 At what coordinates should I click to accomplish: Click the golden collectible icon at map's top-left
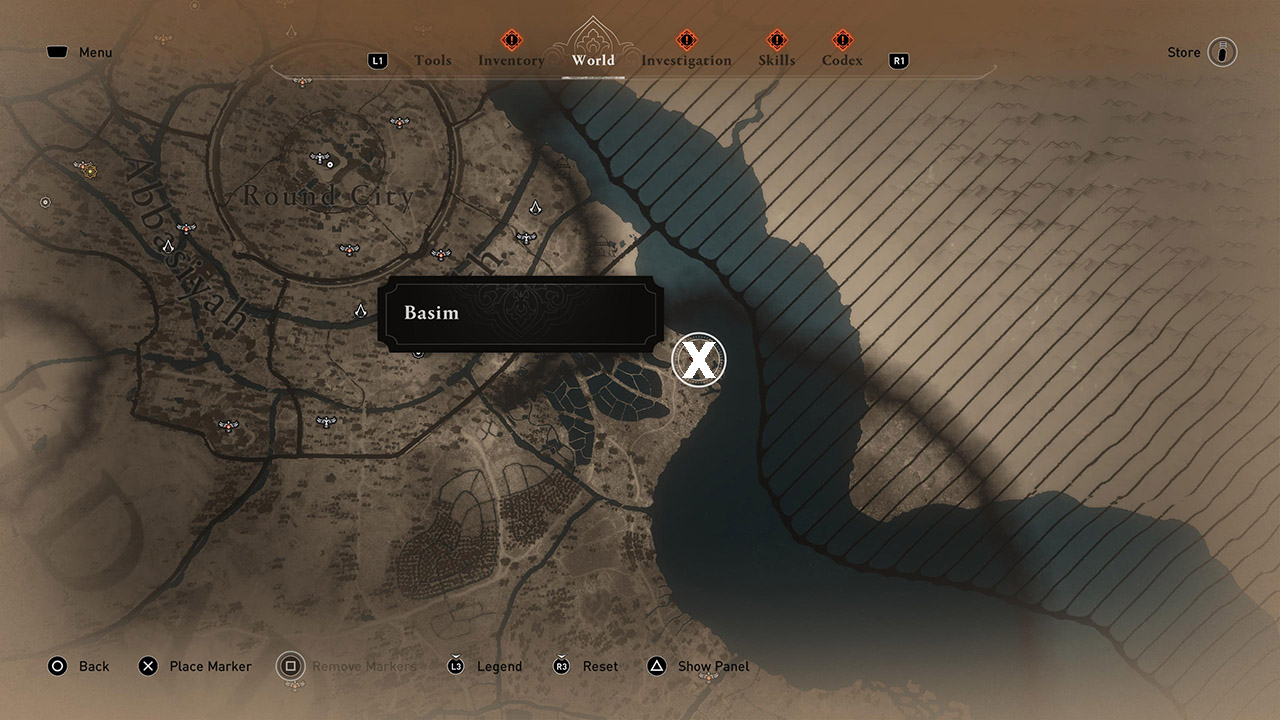[90, 171]
